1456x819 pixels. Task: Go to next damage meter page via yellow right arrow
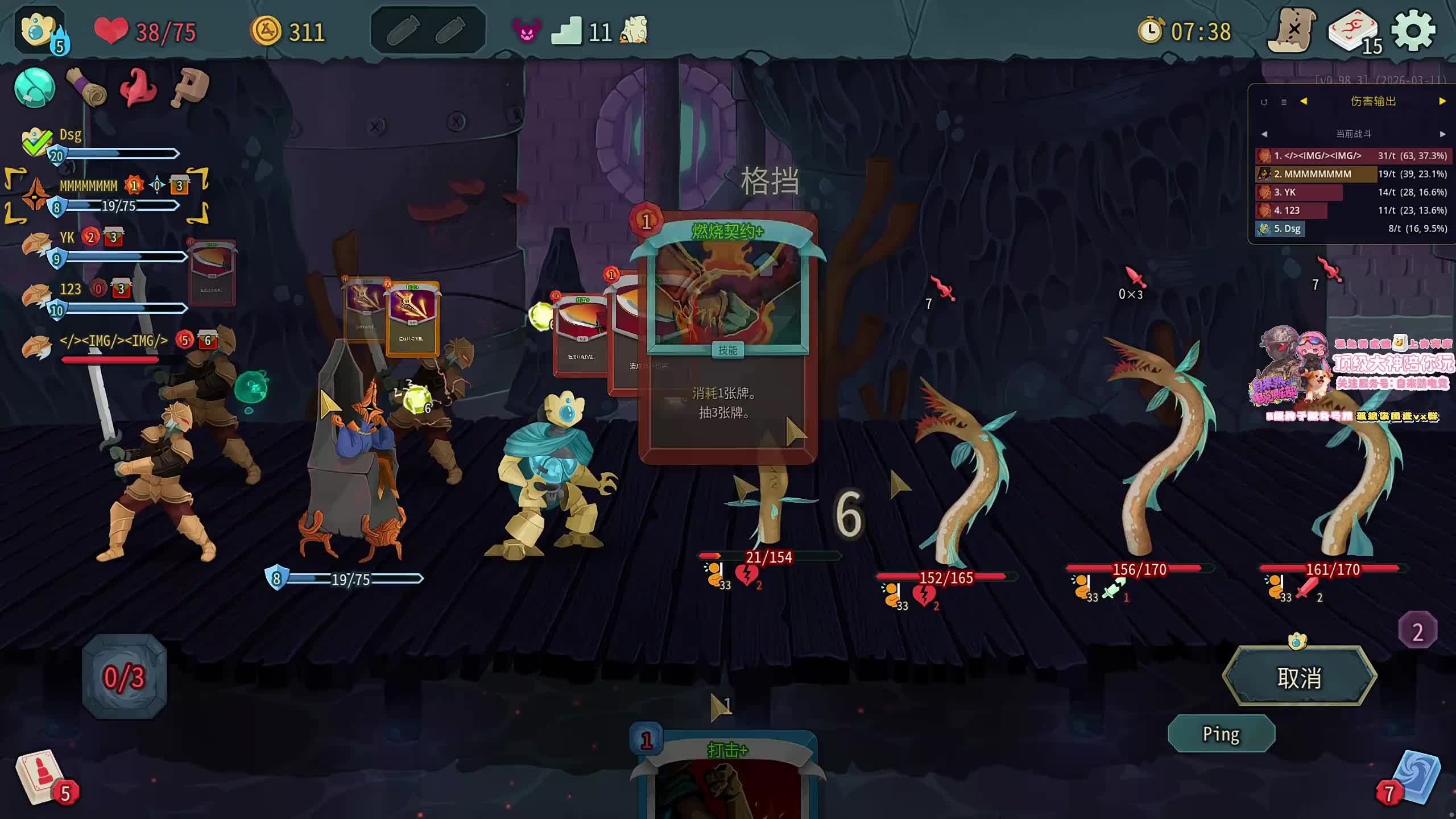[x=1442, y=101]
